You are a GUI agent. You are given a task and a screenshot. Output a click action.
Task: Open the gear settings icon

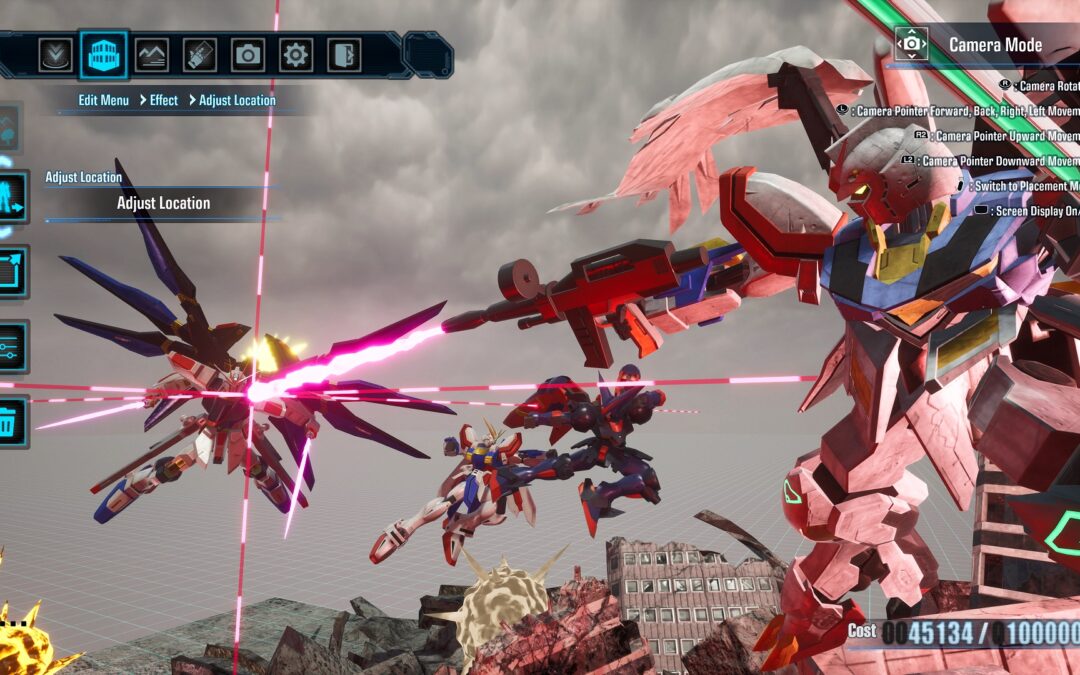296,54
